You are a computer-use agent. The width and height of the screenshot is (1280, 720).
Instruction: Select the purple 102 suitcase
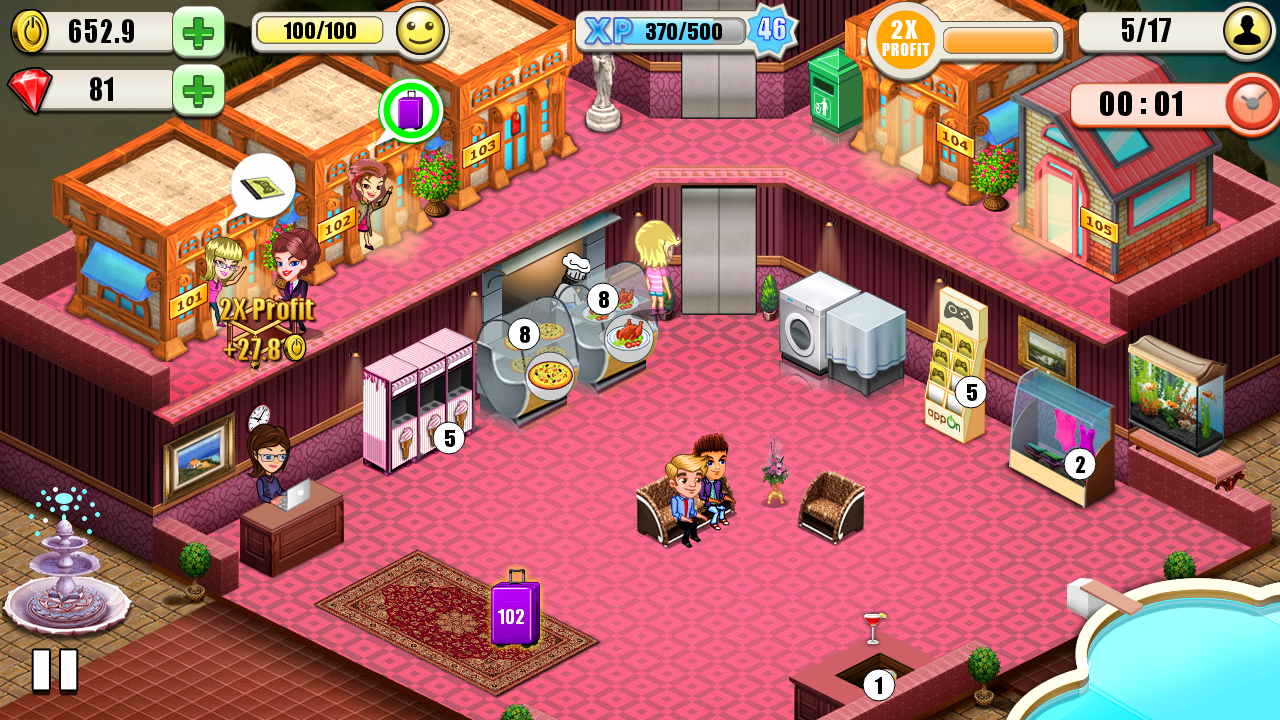[x=514, y=613]
